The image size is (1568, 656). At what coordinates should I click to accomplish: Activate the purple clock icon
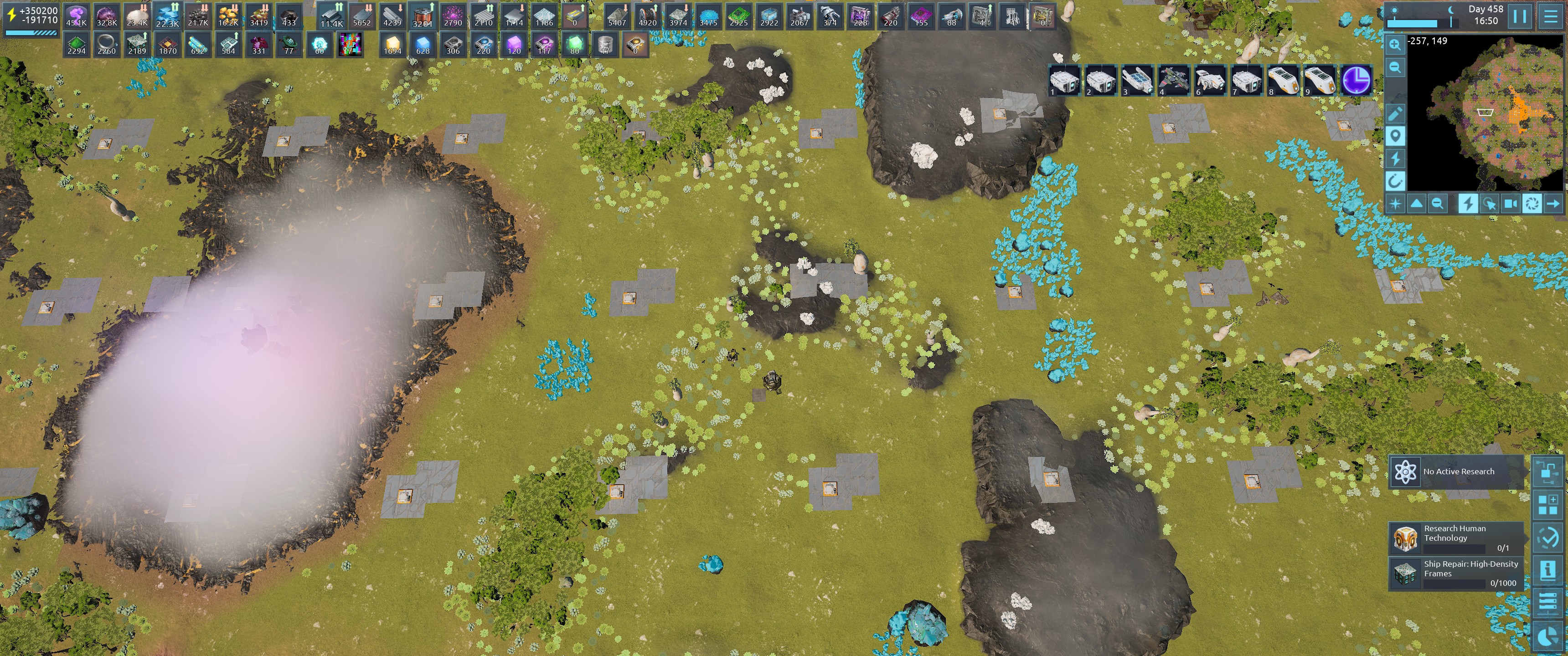pyautogui.click(x=1356, y=80)
